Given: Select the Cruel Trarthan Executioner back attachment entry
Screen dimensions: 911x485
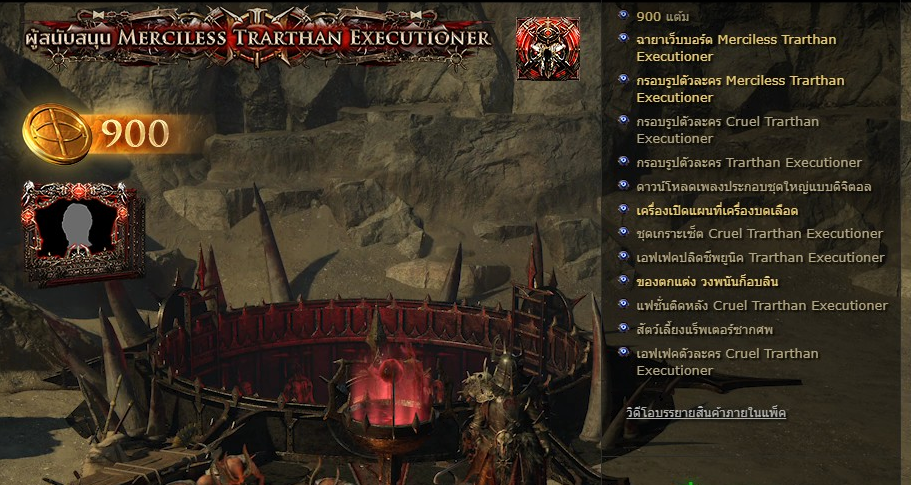Looking at the screenshot, I should (x=761, y=306).
